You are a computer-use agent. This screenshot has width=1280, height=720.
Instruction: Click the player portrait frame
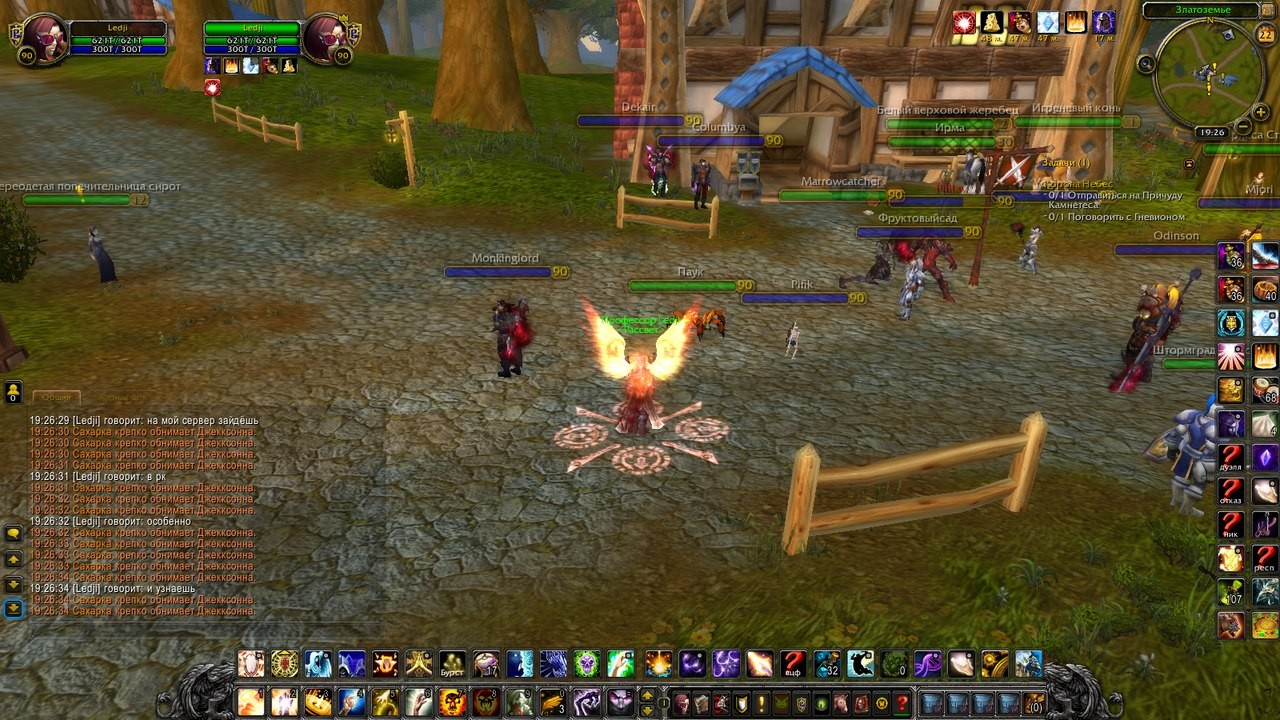(41, 39)
